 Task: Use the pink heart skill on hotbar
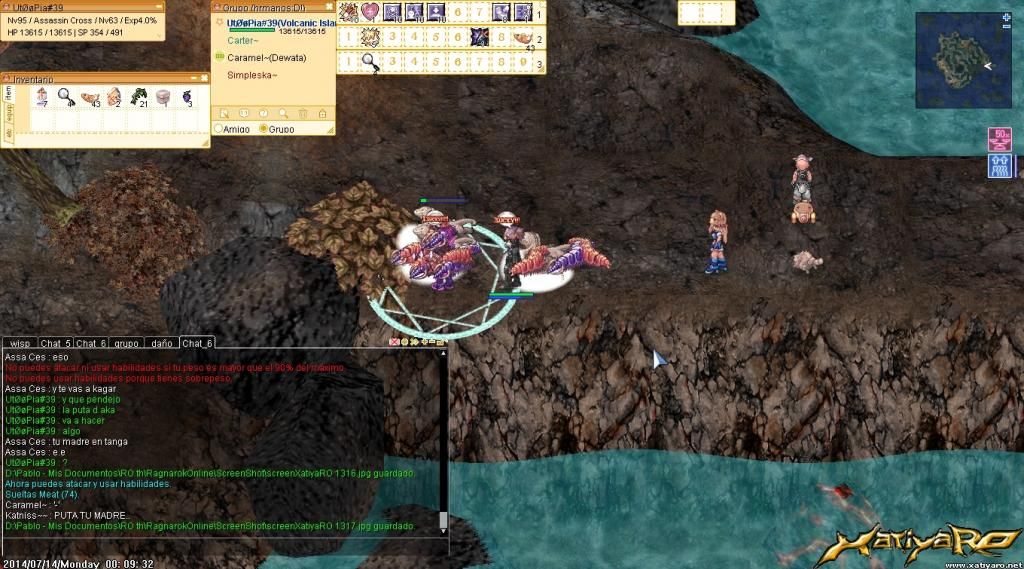(x=370, y=12)
